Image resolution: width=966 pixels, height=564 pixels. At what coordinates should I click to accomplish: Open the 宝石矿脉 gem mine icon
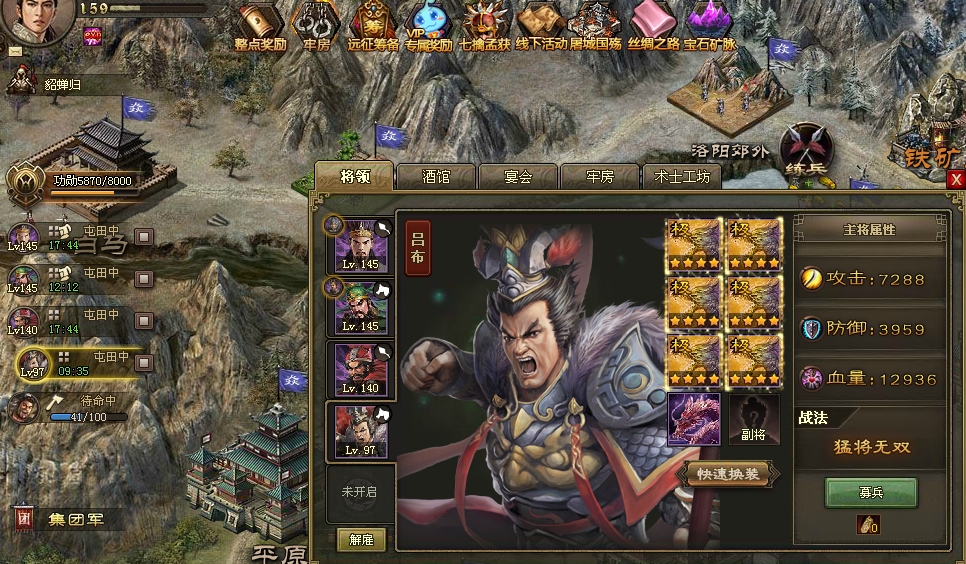coord(709,26)
